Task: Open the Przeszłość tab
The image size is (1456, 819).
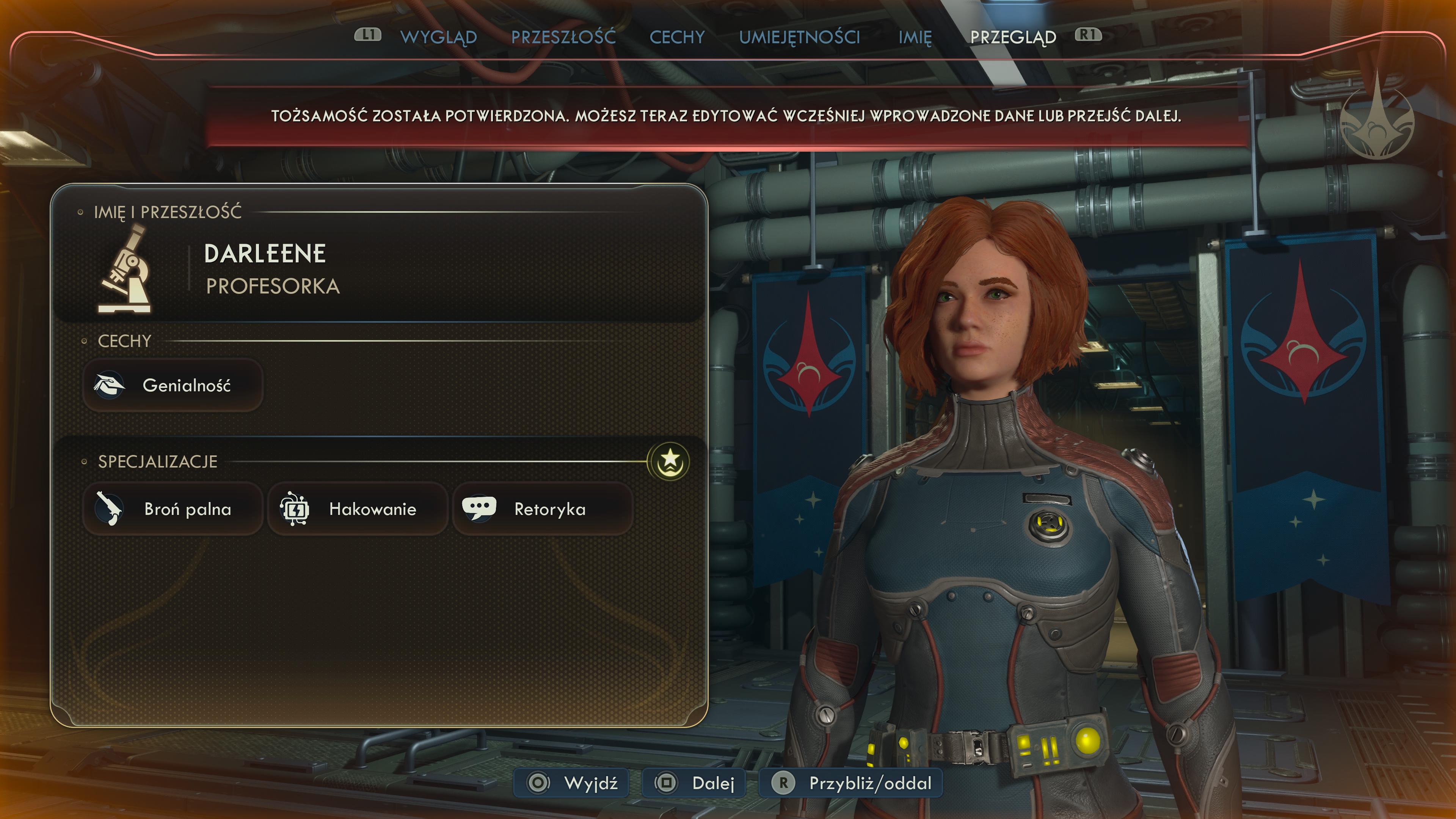Action: pyautogui.click(x=563, y=37)
